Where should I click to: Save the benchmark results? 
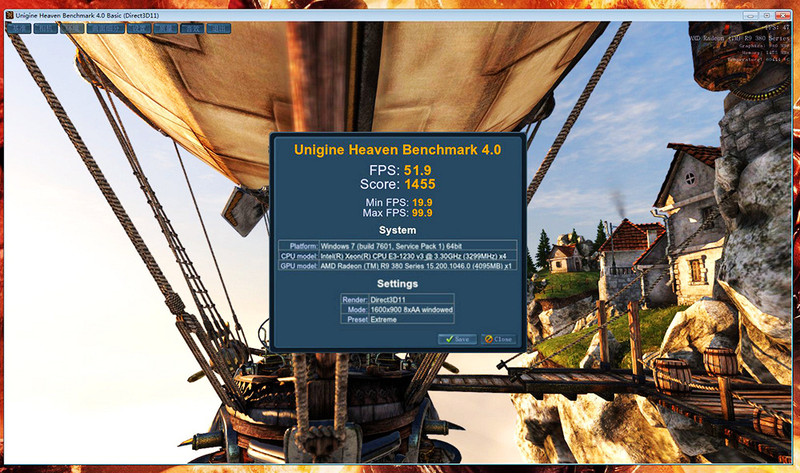click(x=458, y=339)
